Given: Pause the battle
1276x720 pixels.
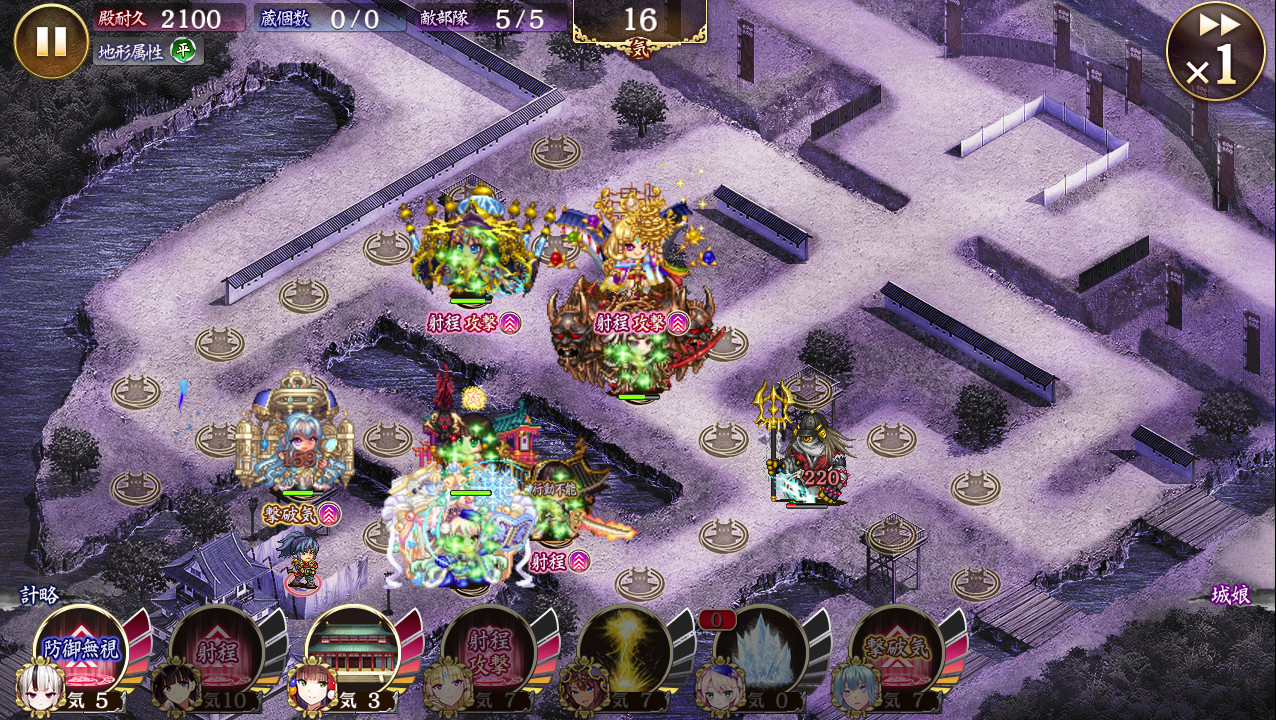Looking at the screenshot, I should click(x=51, y=41).
